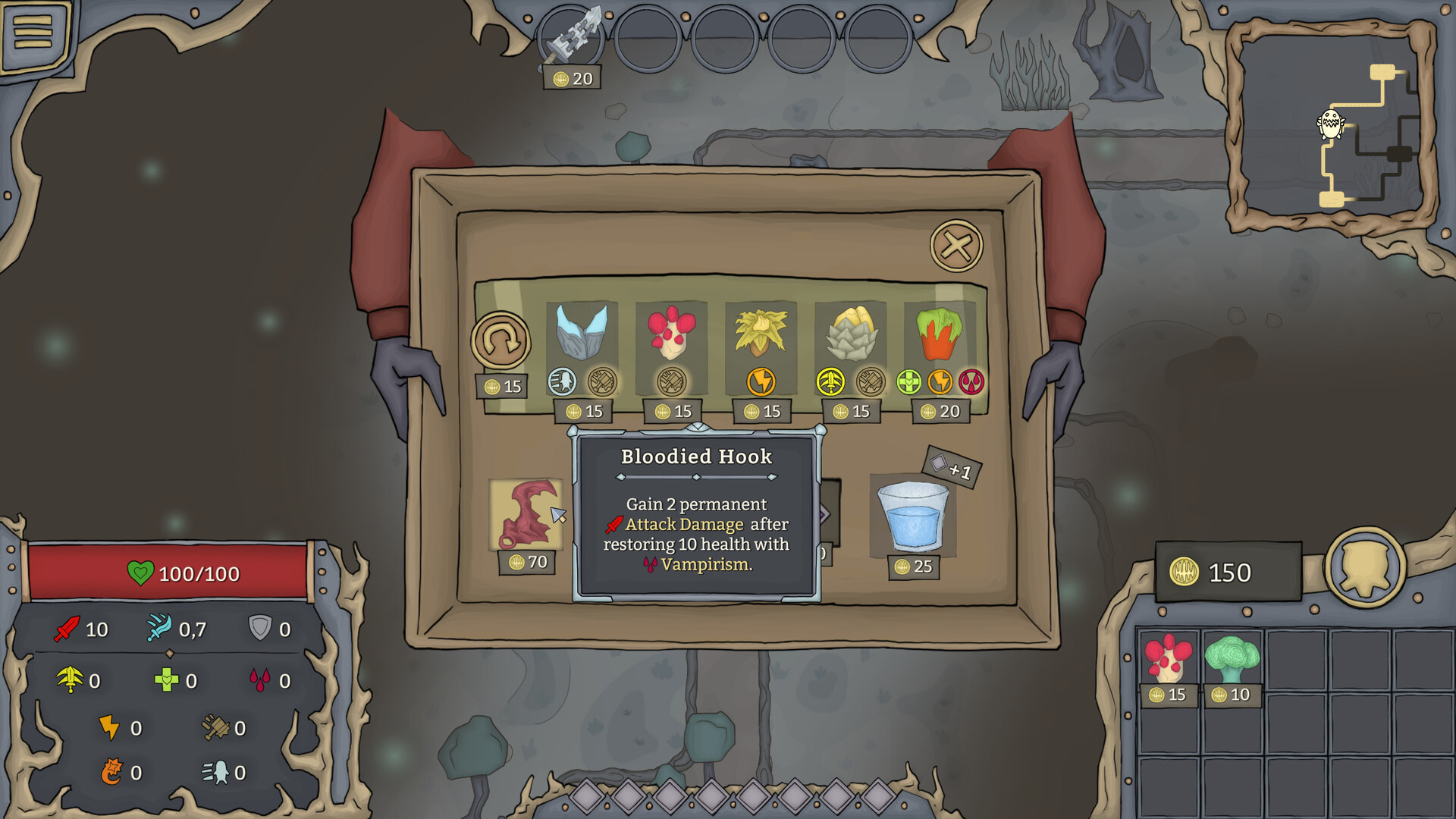Viewport: 1456px width, 819px height.
Task: Buy the orange carrot item for 20 gold
Action: [x=940, y=334]
